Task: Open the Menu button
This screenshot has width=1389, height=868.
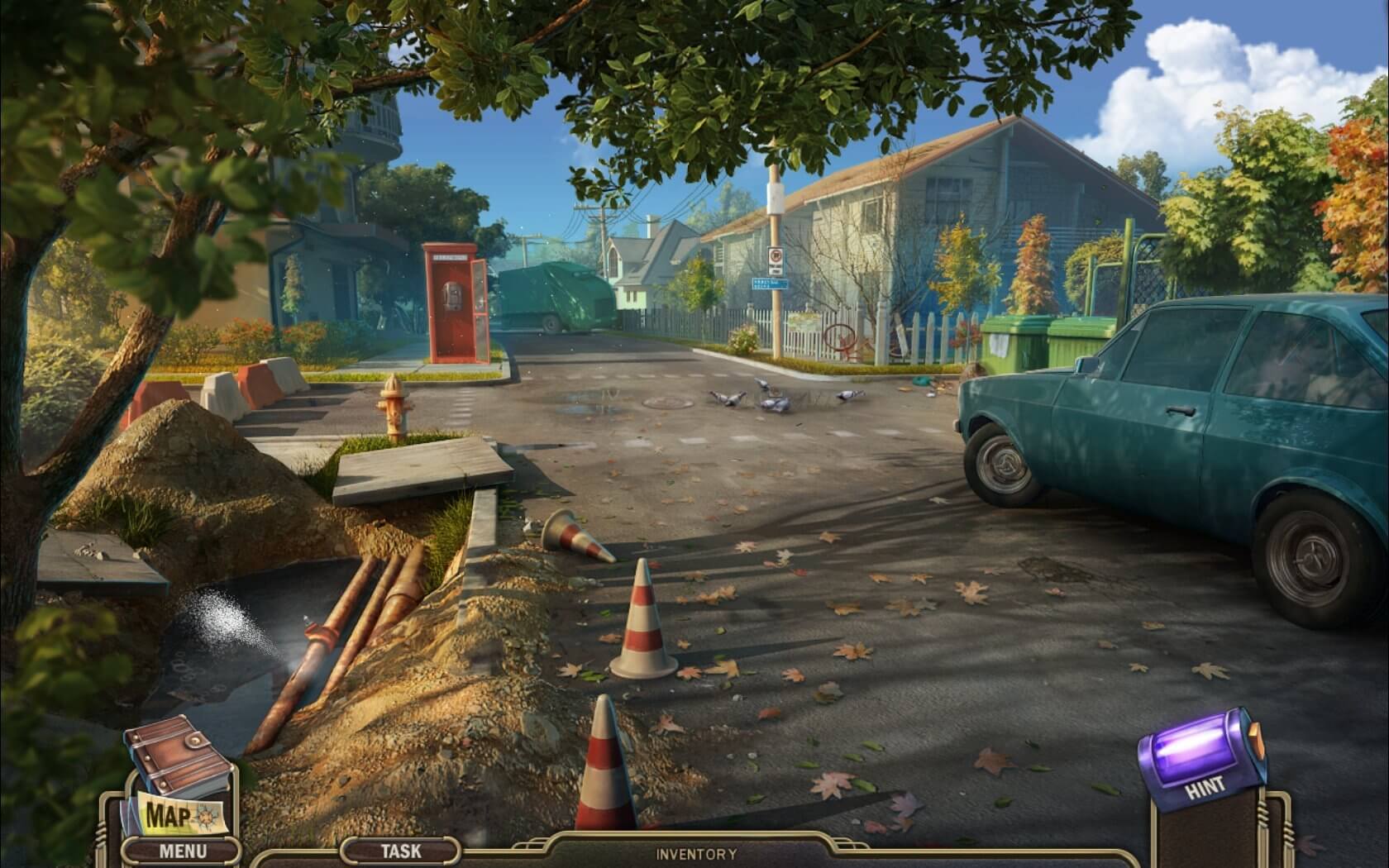Action: point(183,850)
